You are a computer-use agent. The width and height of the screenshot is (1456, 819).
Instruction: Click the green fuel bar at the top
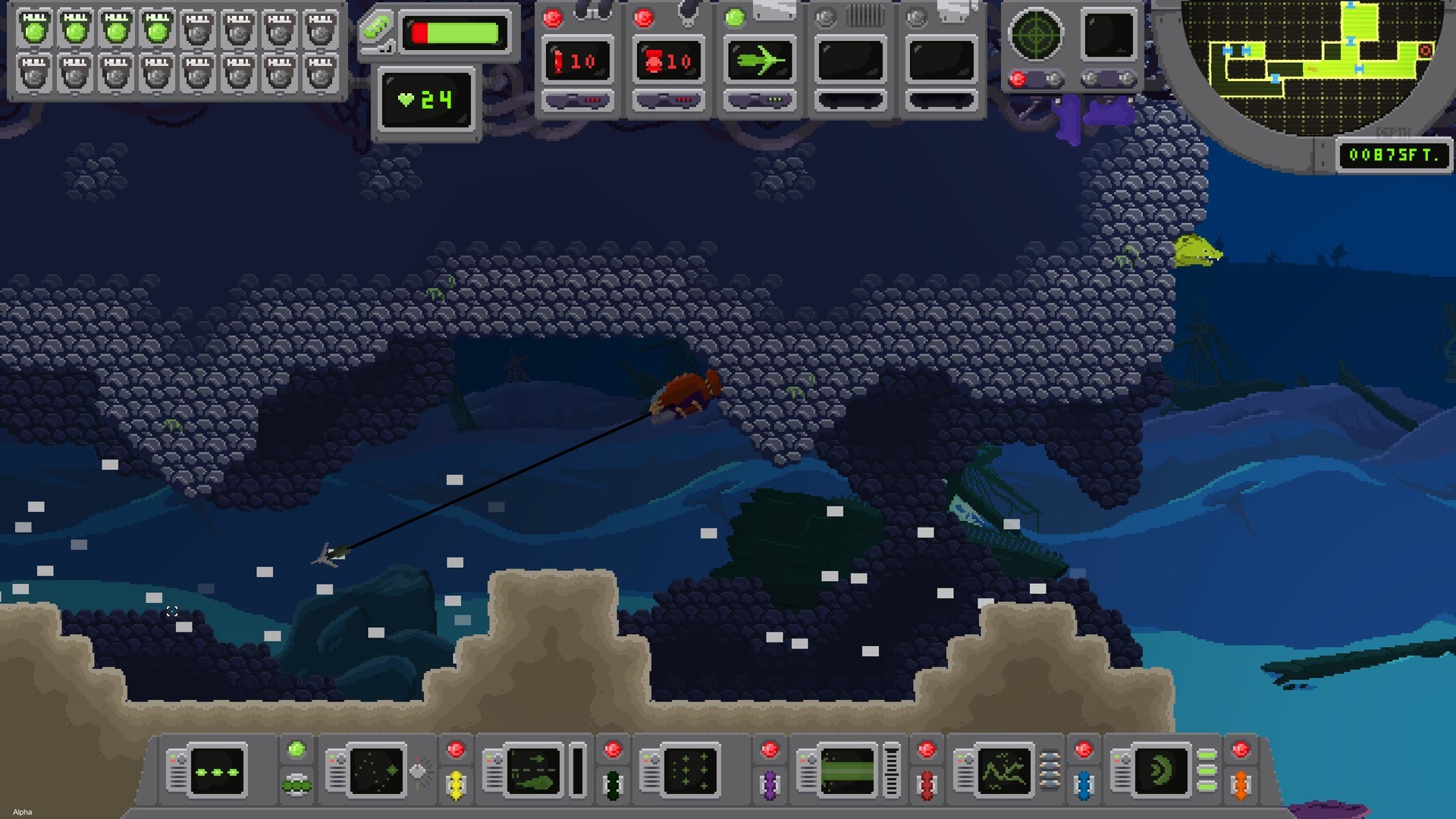coord(455,32)
